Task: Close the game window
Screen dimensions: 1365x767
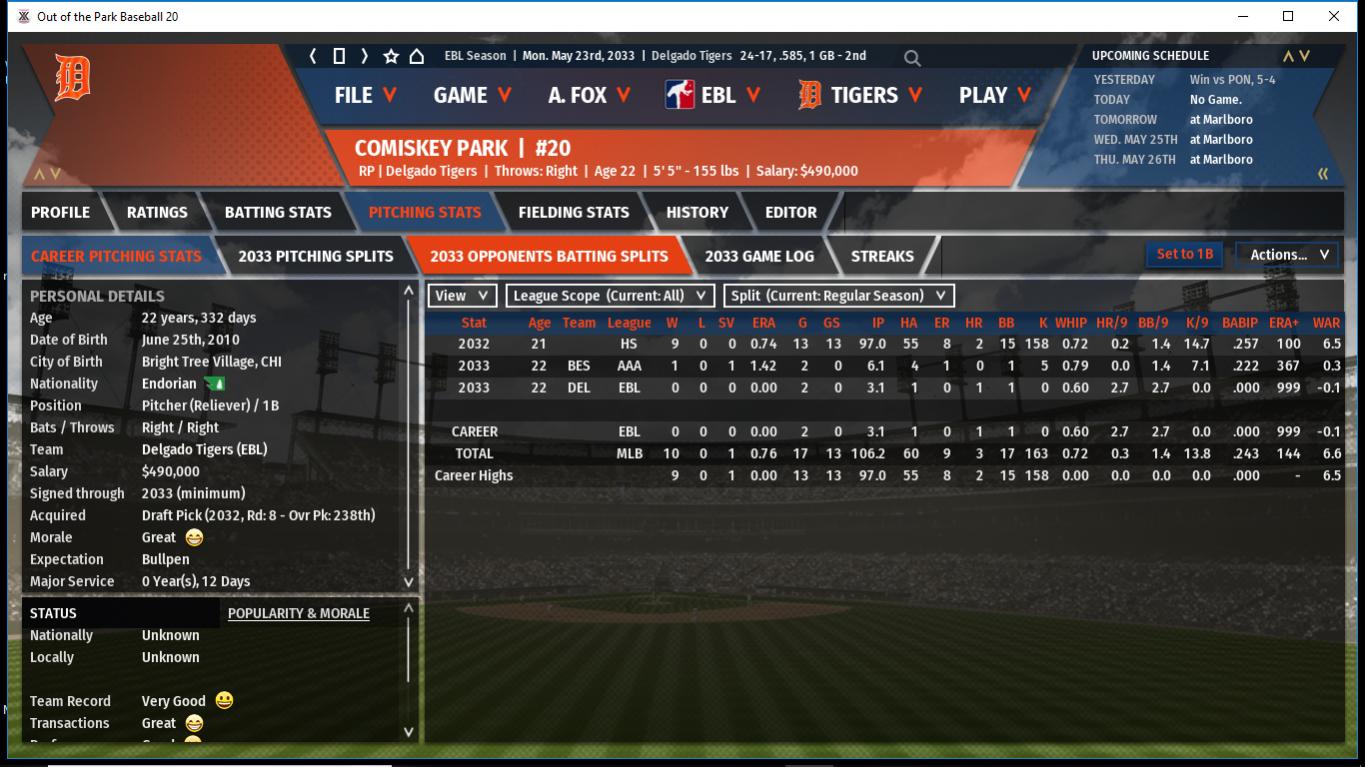Action: [1334, 16]
